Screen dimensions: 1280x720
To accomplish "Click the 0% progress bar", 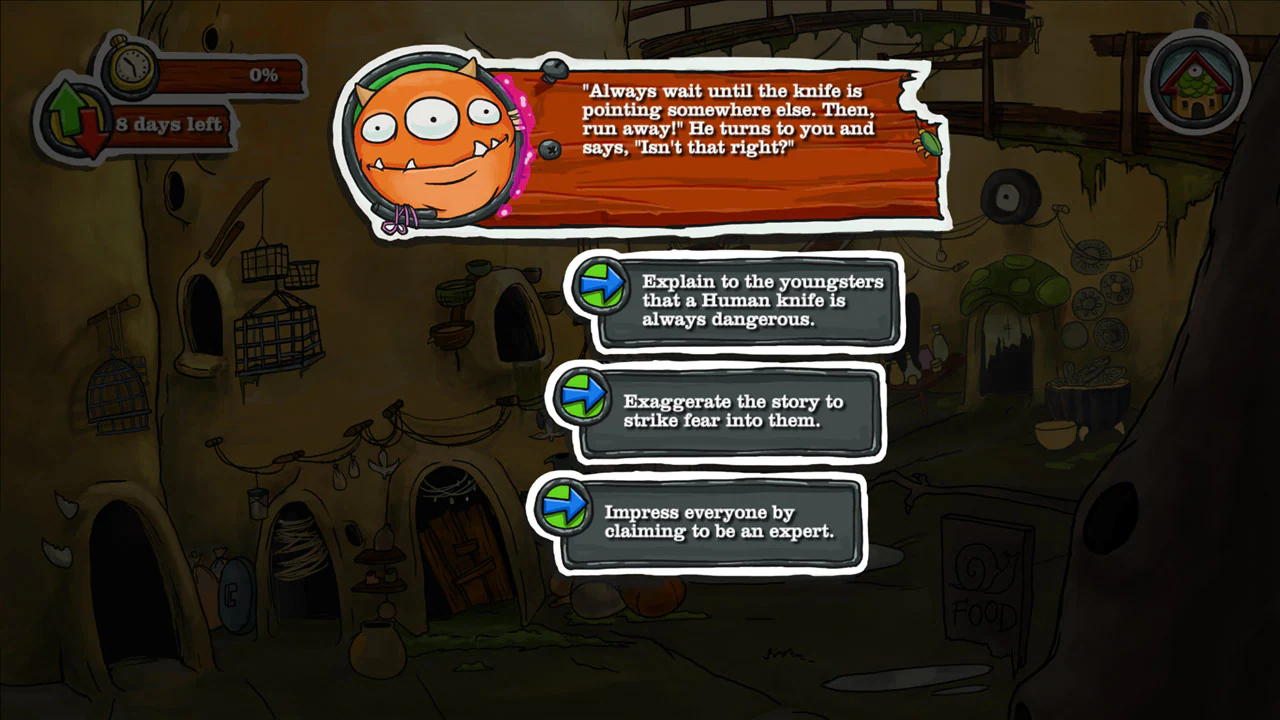I will (230, 74).
